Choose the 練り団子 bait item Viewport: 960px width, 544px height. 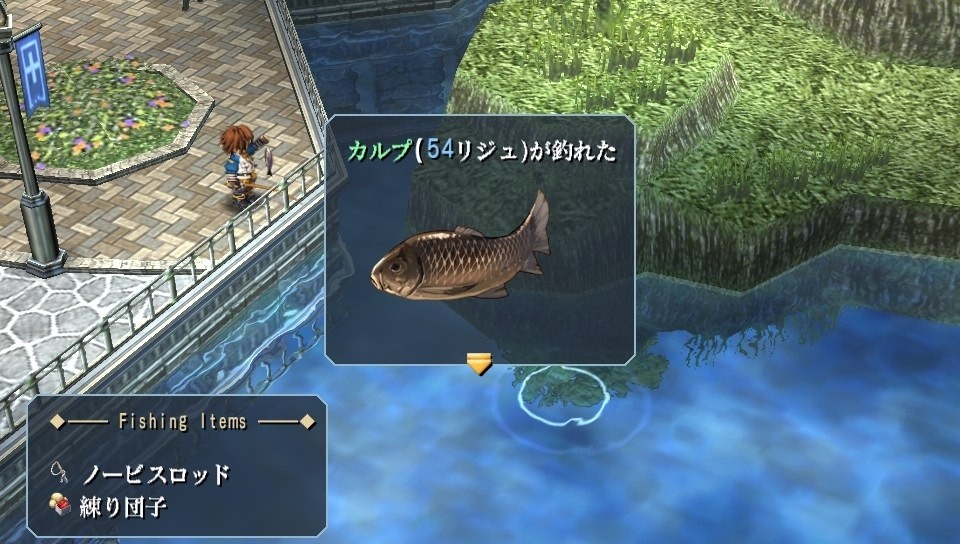[x=123, y=507]
